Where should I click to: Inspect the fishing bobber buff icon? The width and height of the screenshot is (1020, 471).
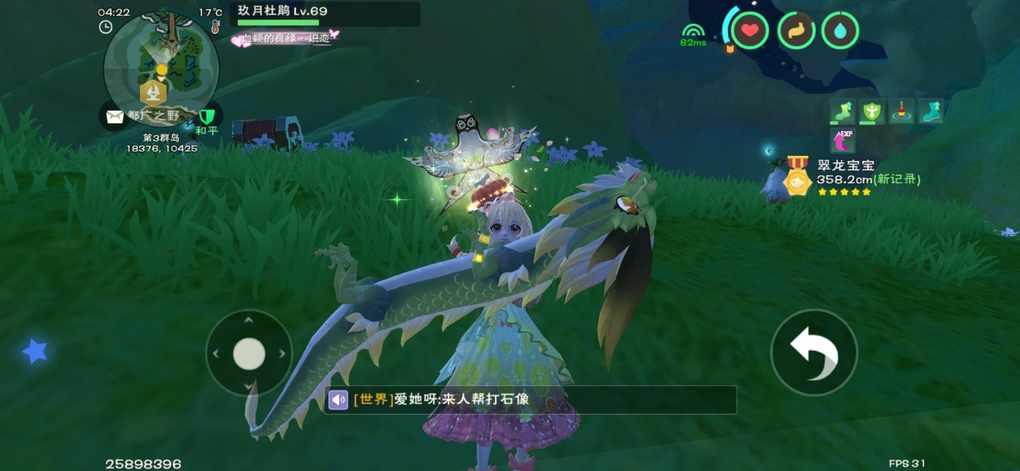click(901, 111)
